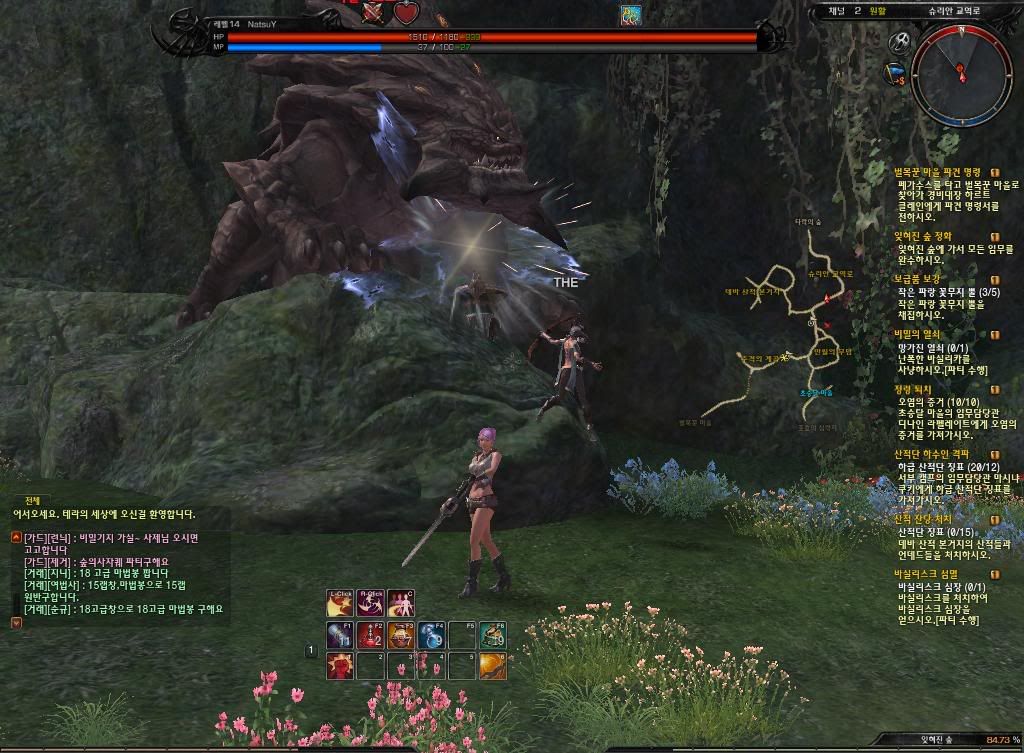Activate the L-Click attack skill icon
Viewport: 1024px width, 753px height.
click(x=341, y=605)
